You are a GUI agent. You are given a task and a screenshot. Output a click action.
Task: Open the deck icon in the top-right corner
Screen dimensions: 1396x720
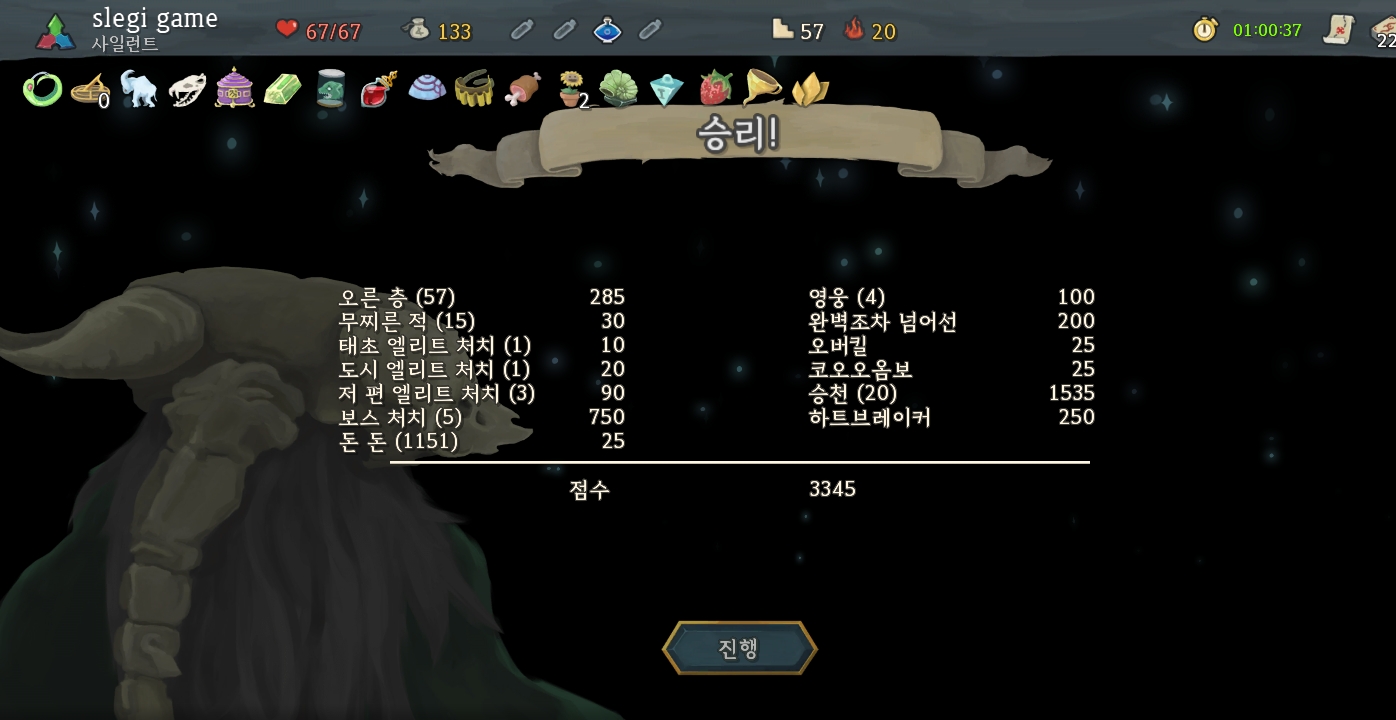[1384, 30]
